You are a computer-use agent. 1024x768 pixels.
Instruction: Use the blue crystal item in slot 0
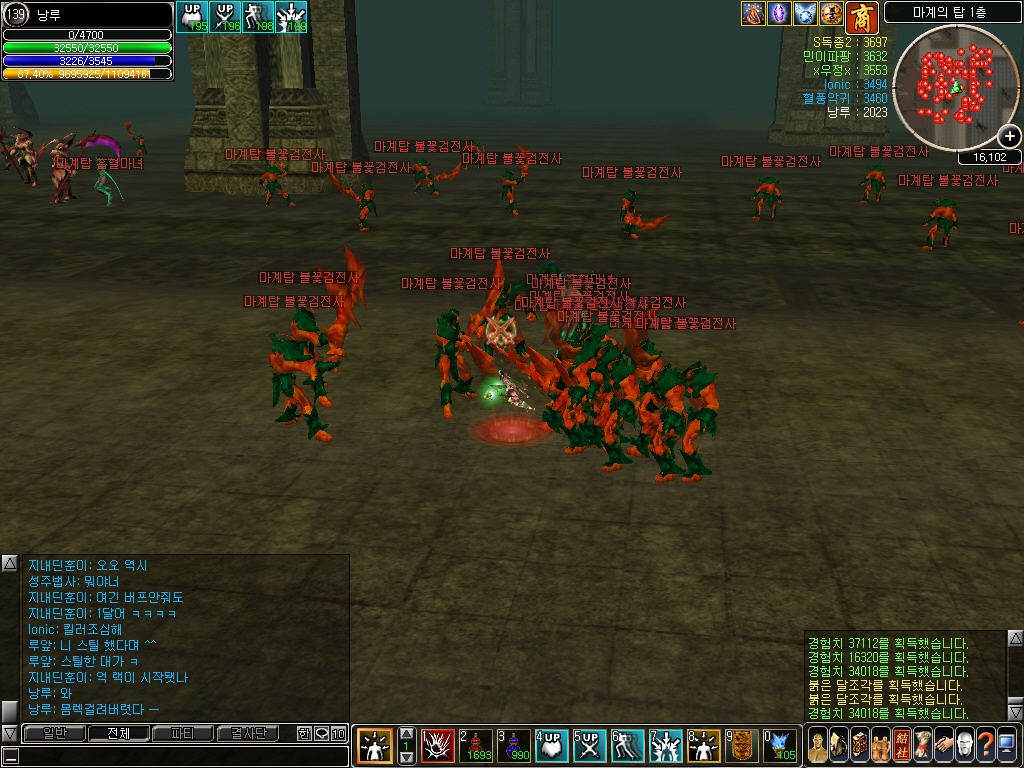click(x=779, y=745)
